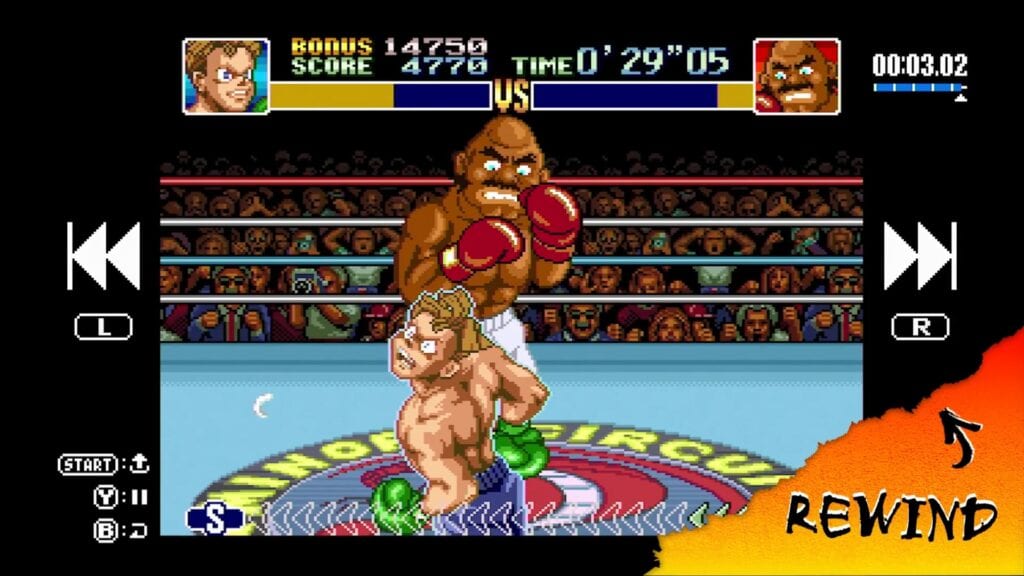Step forward with the double-right arrows
Screen dimensions: 1024x576
[x=920, y=256]
